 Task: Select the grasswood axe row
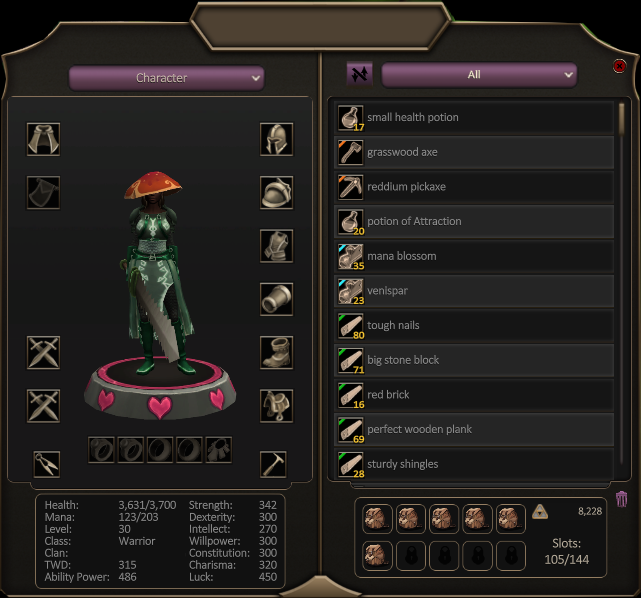click(x=475, y=152)
